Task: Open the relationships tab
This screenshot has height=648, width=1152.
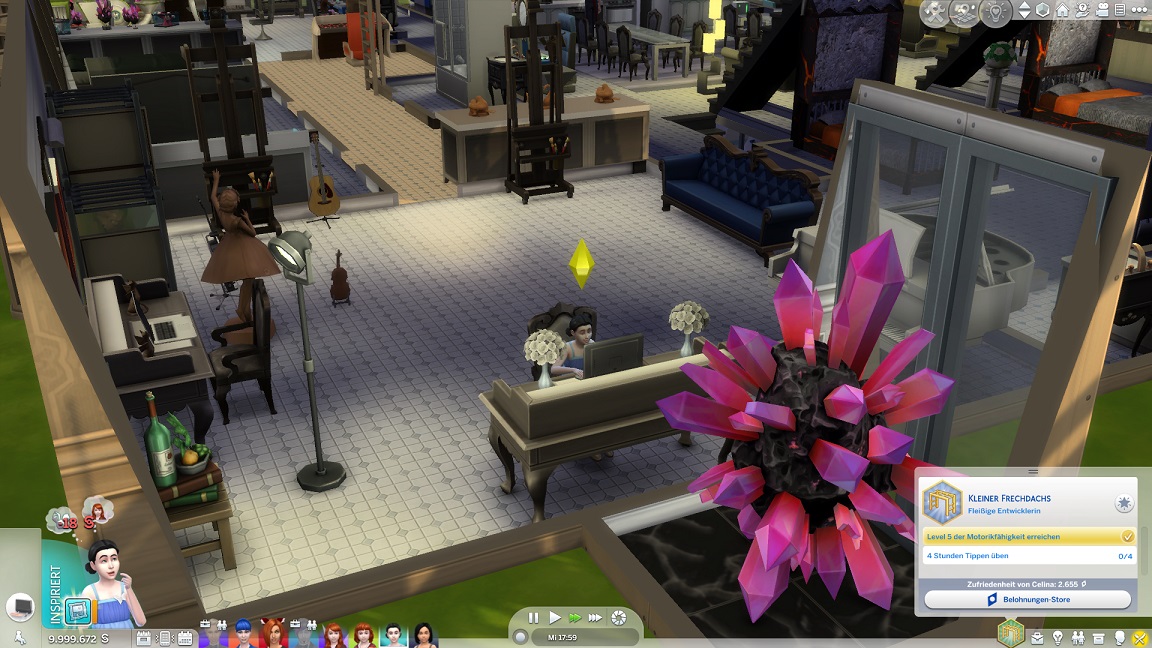Action: [x=1079, y=637]
